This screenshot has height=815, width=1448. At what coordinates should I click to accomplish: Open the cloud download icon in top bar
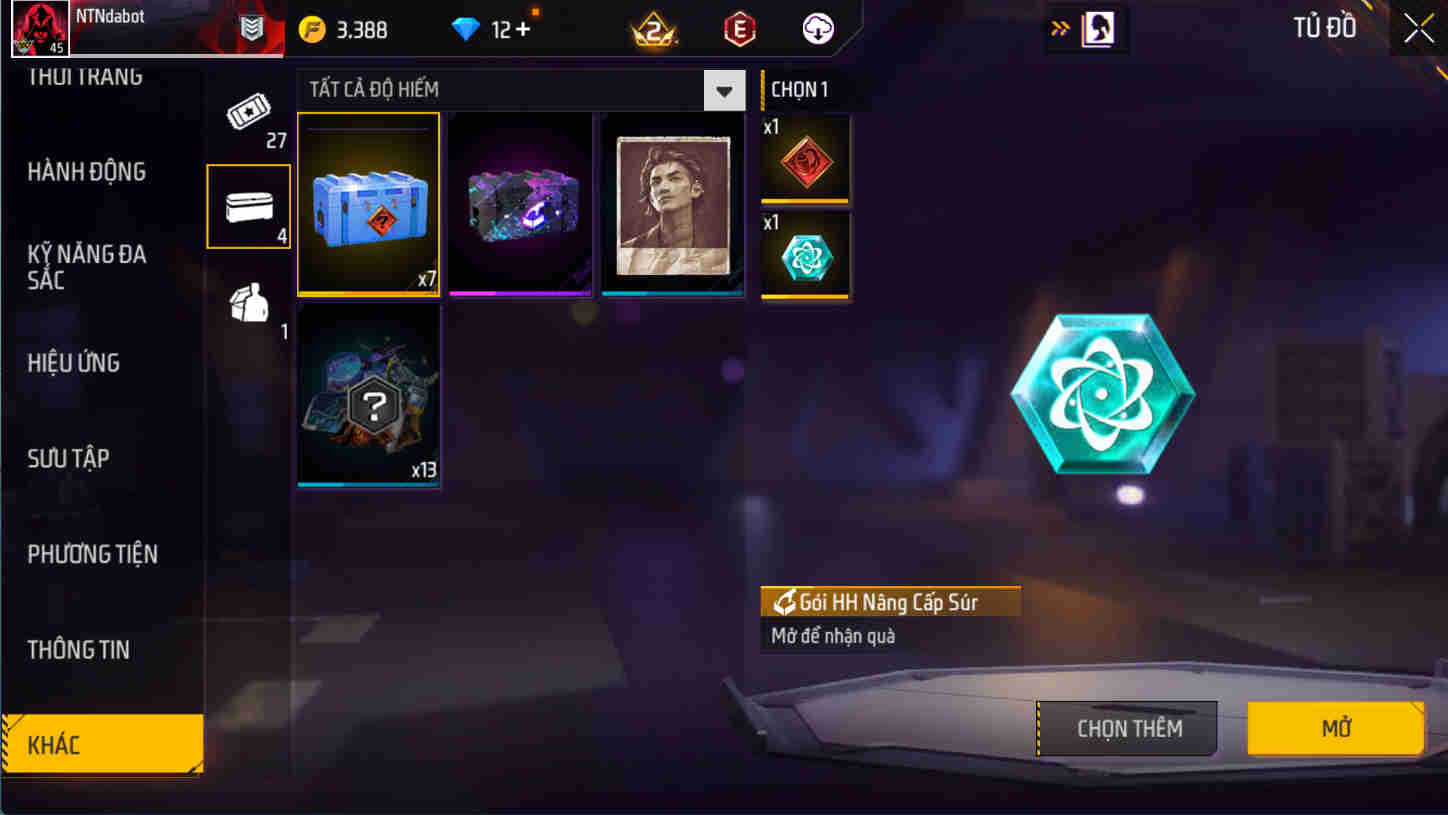tap(818, 29)
